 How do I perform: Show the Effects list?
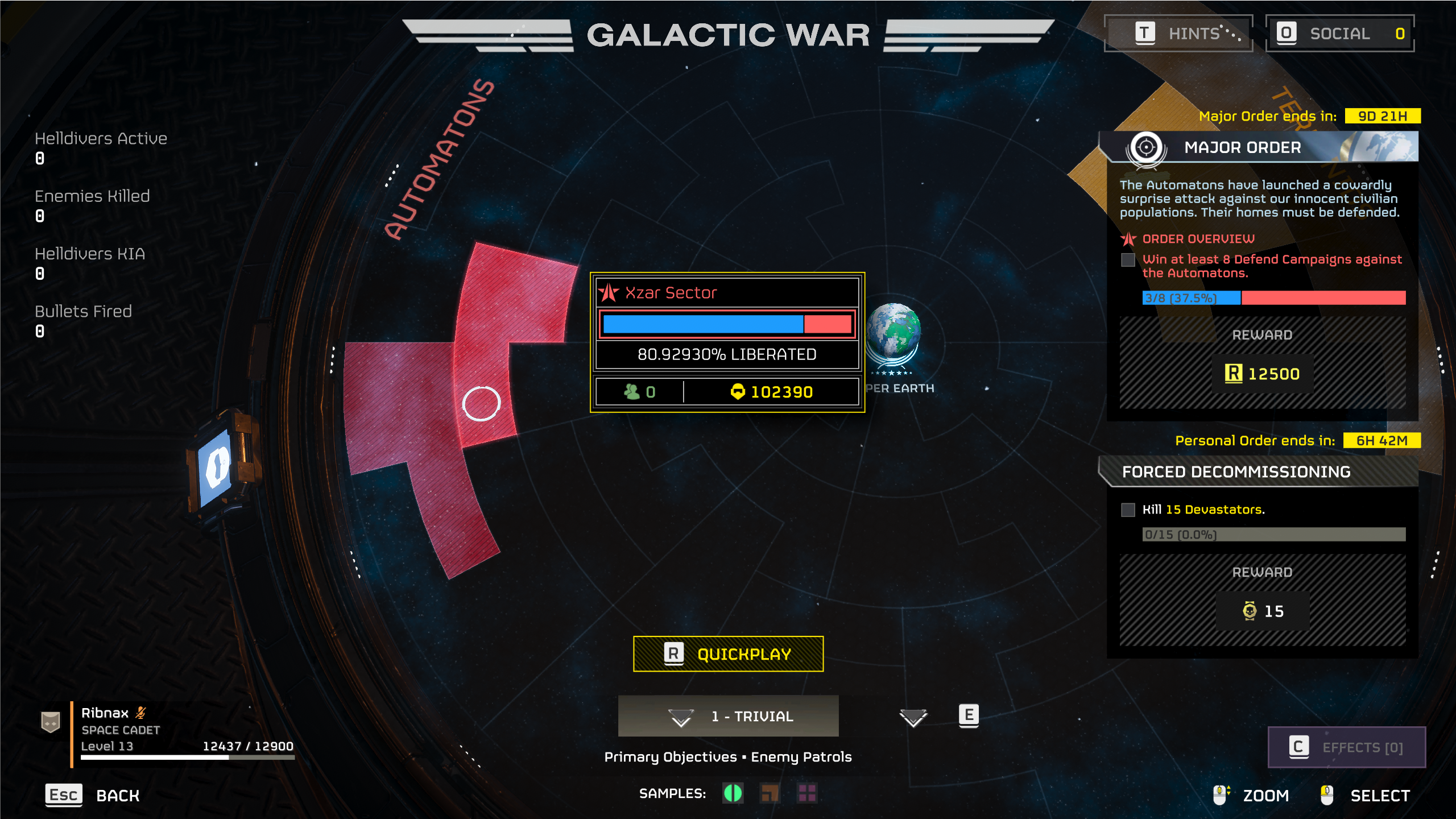[x=1346, y=747]
